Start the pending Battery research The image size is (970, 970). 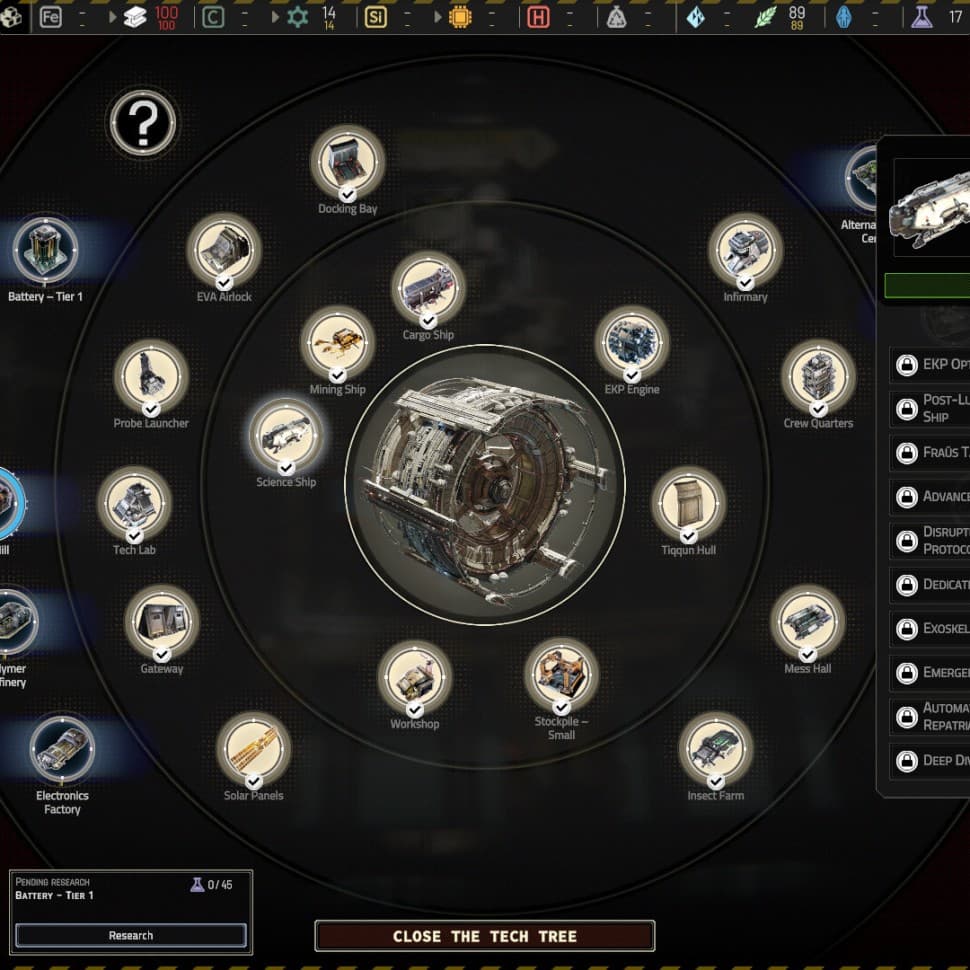click(x=131, y=935)
